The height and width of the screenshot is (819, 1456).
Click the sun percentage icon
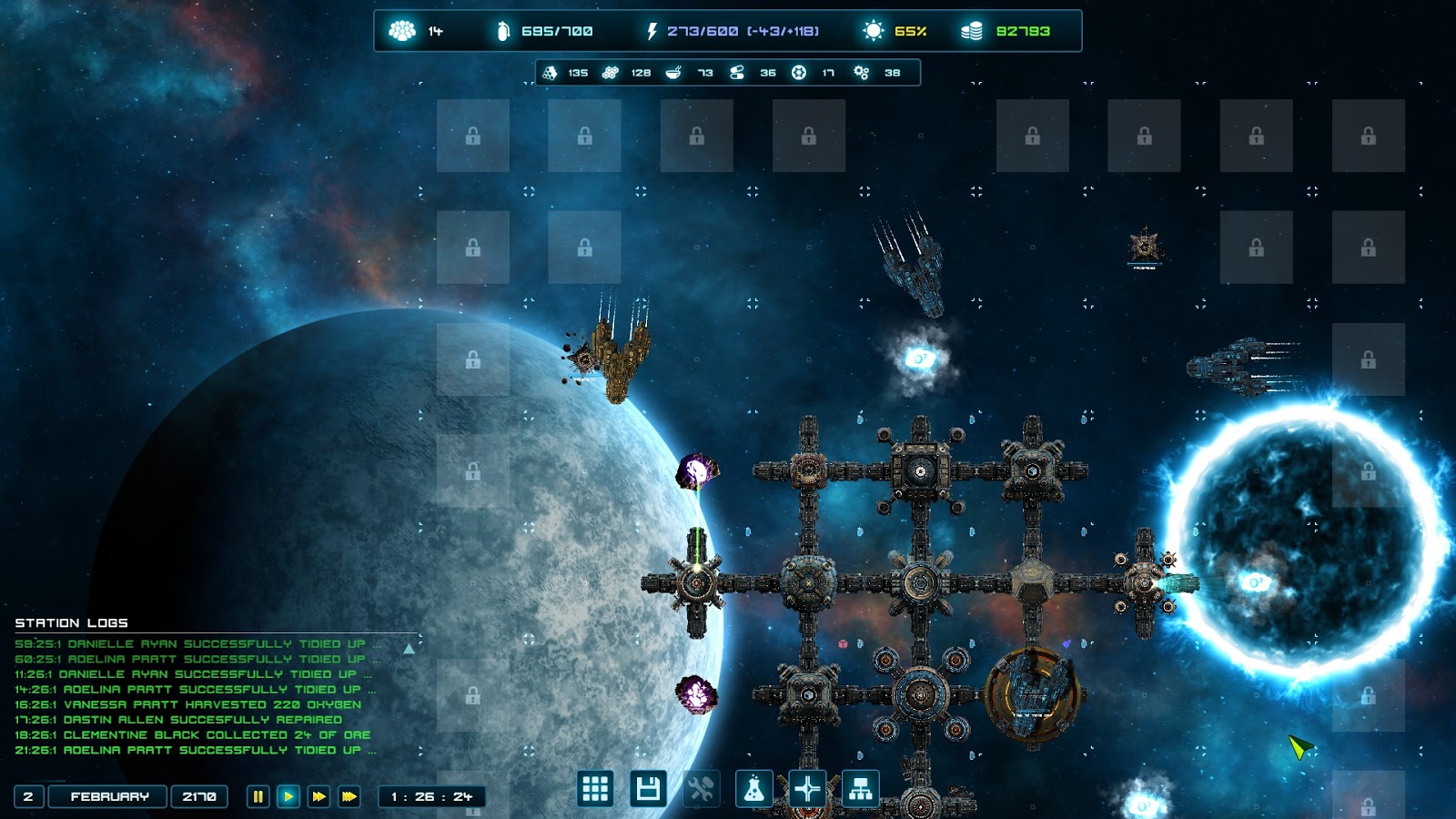(873, 31)
